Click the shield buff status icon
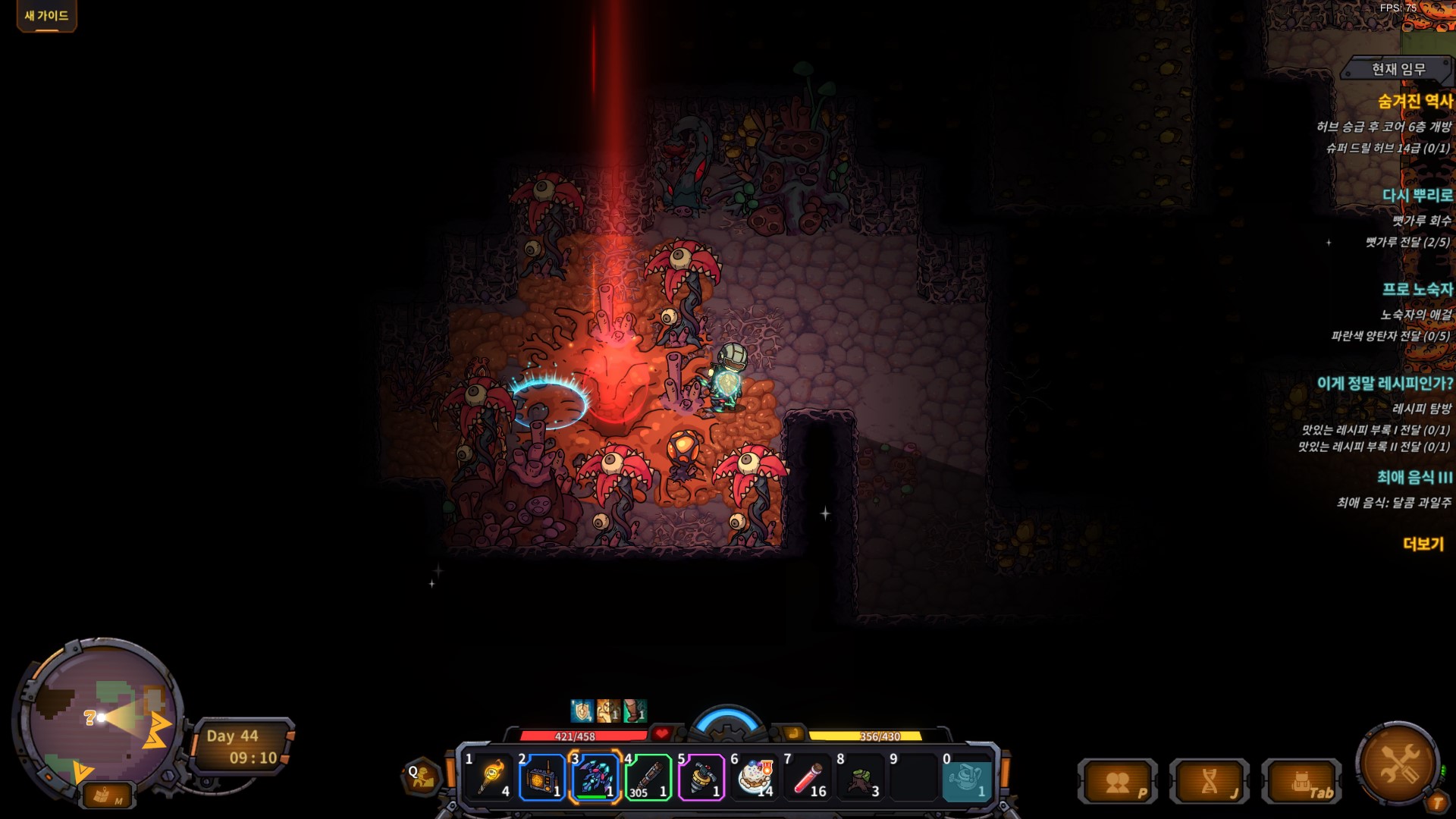Screen dimensions: 1456x819 [x=582, y=711]
